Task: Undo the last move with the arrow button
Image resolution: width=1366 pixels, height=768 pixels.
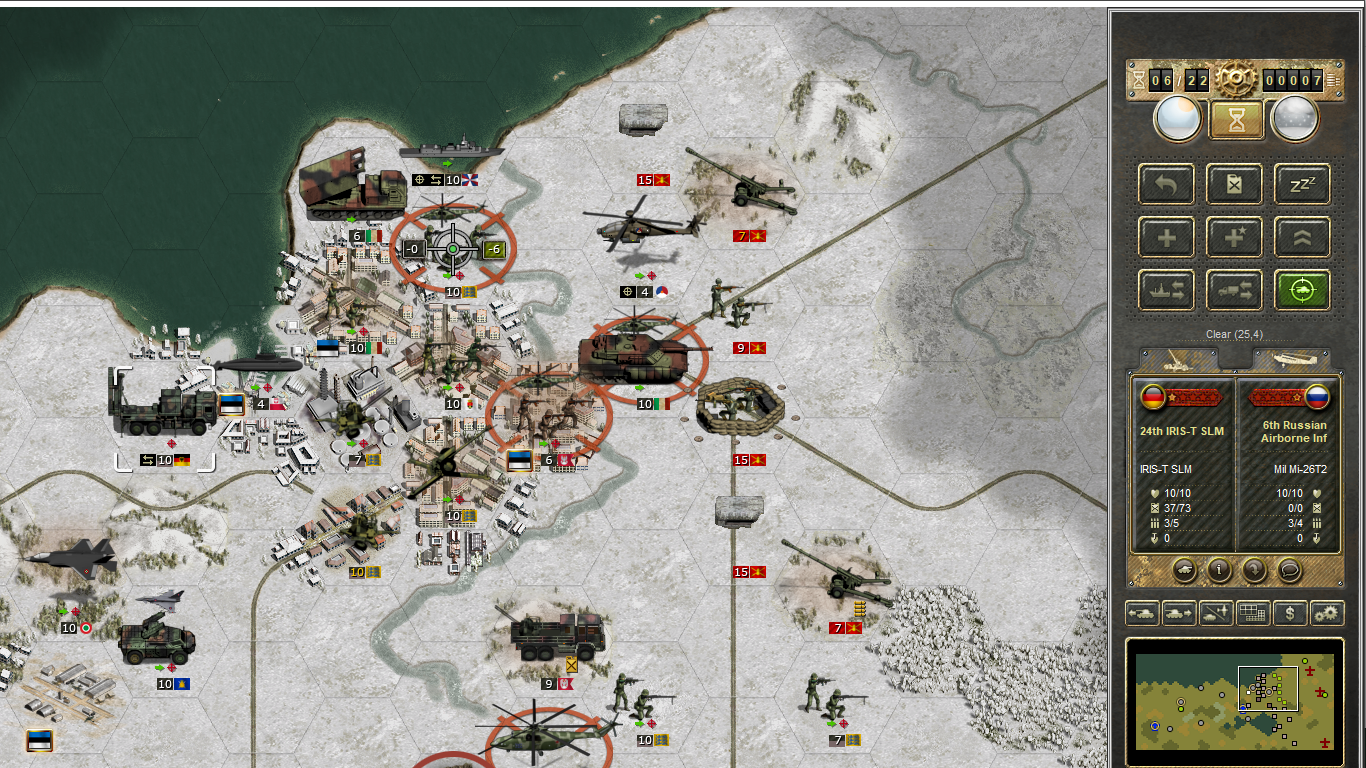Action: [1166, 184]
